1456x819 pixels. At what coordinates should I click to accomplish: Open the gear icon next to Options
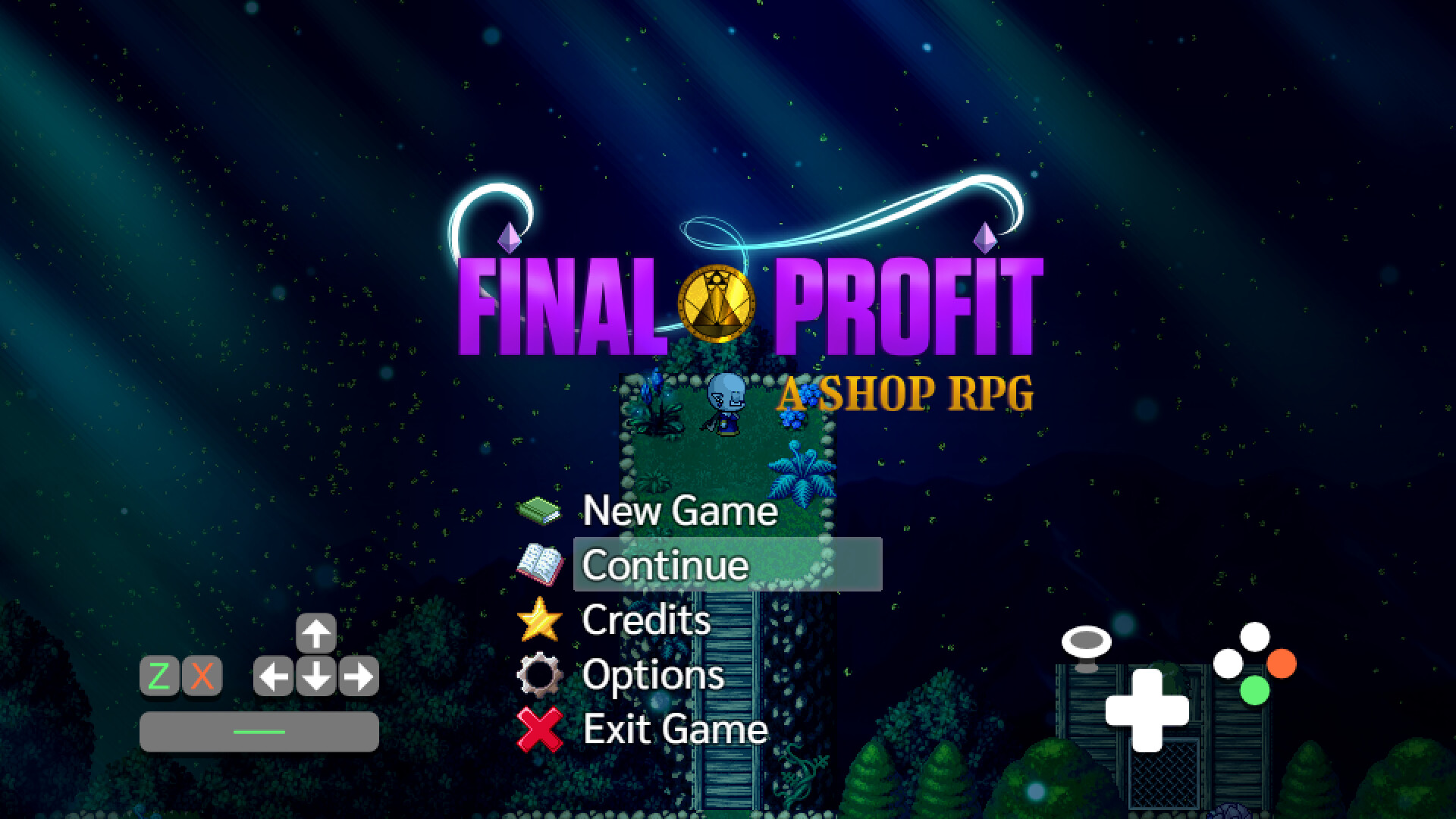coord(540,675)
